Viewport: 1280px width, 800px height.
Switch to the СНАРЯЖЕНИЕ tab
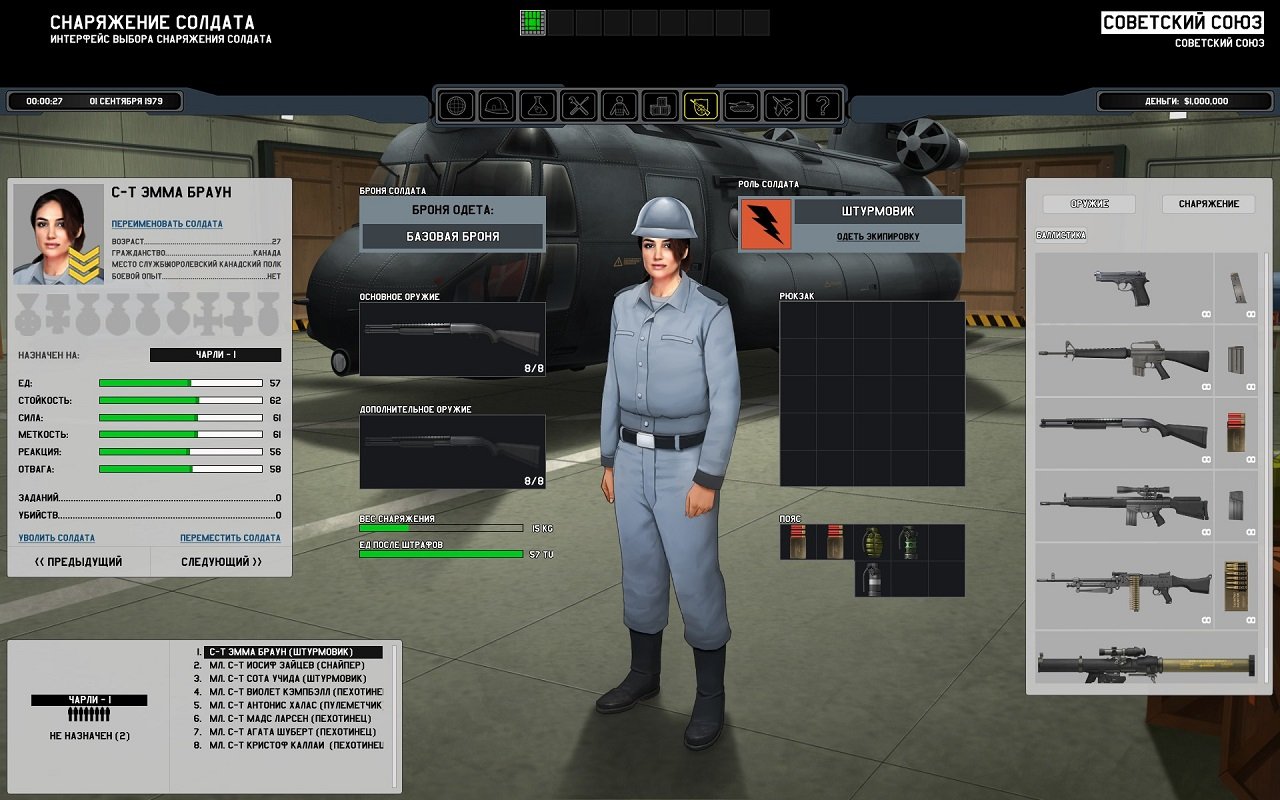(x=1206, y=204)
